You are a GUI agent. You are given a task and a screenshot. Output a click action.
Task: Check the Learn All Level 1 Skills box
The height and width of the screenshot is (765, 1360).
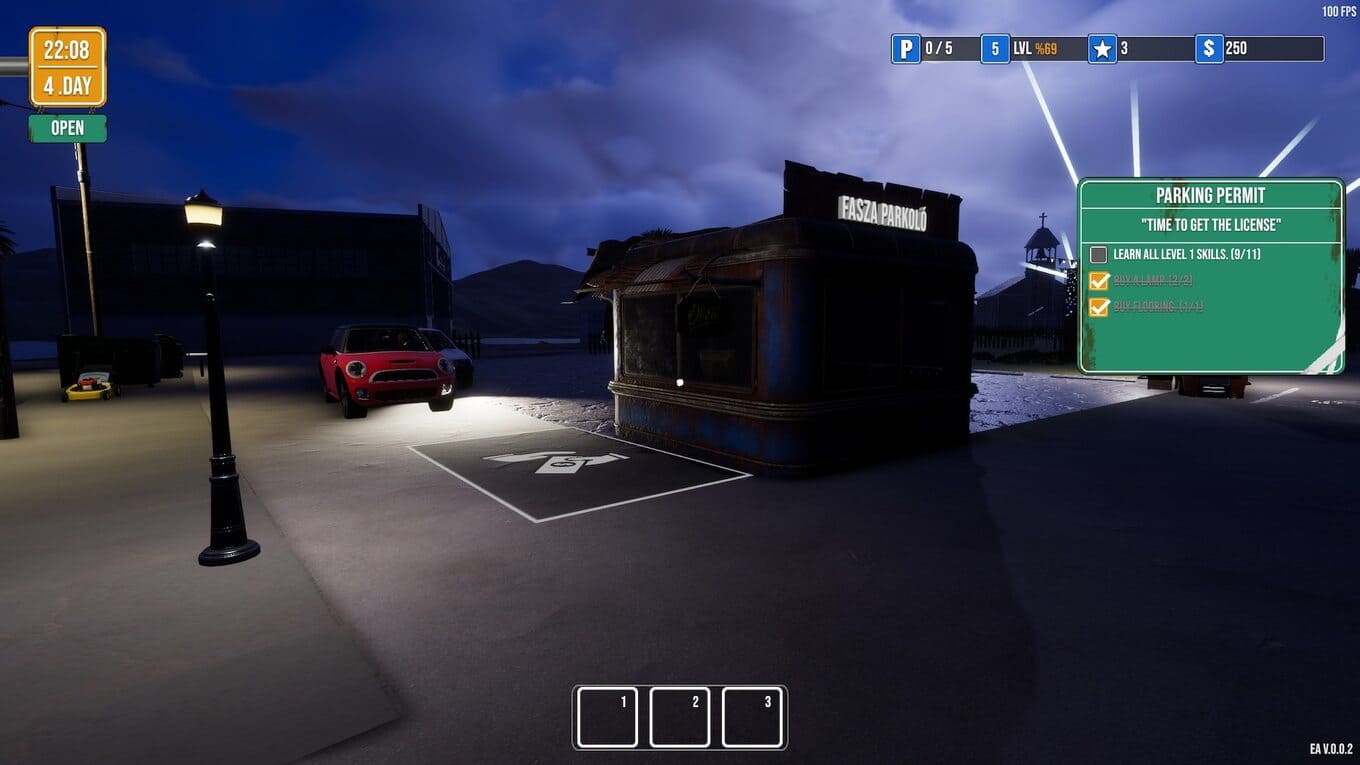coord(1099,255)
